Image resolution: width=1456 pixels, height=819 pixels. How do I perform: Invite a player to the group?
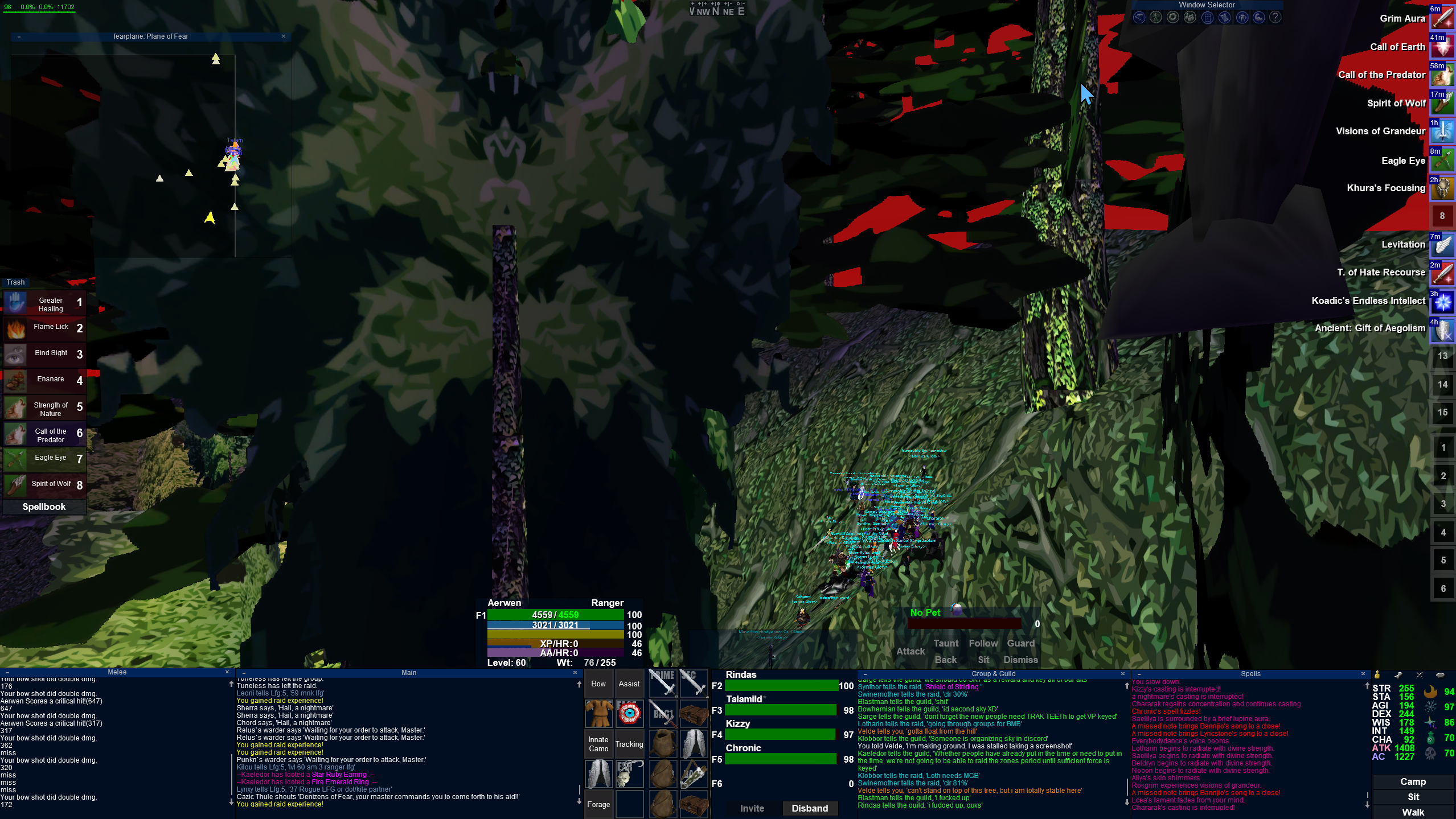pos(752,808)
